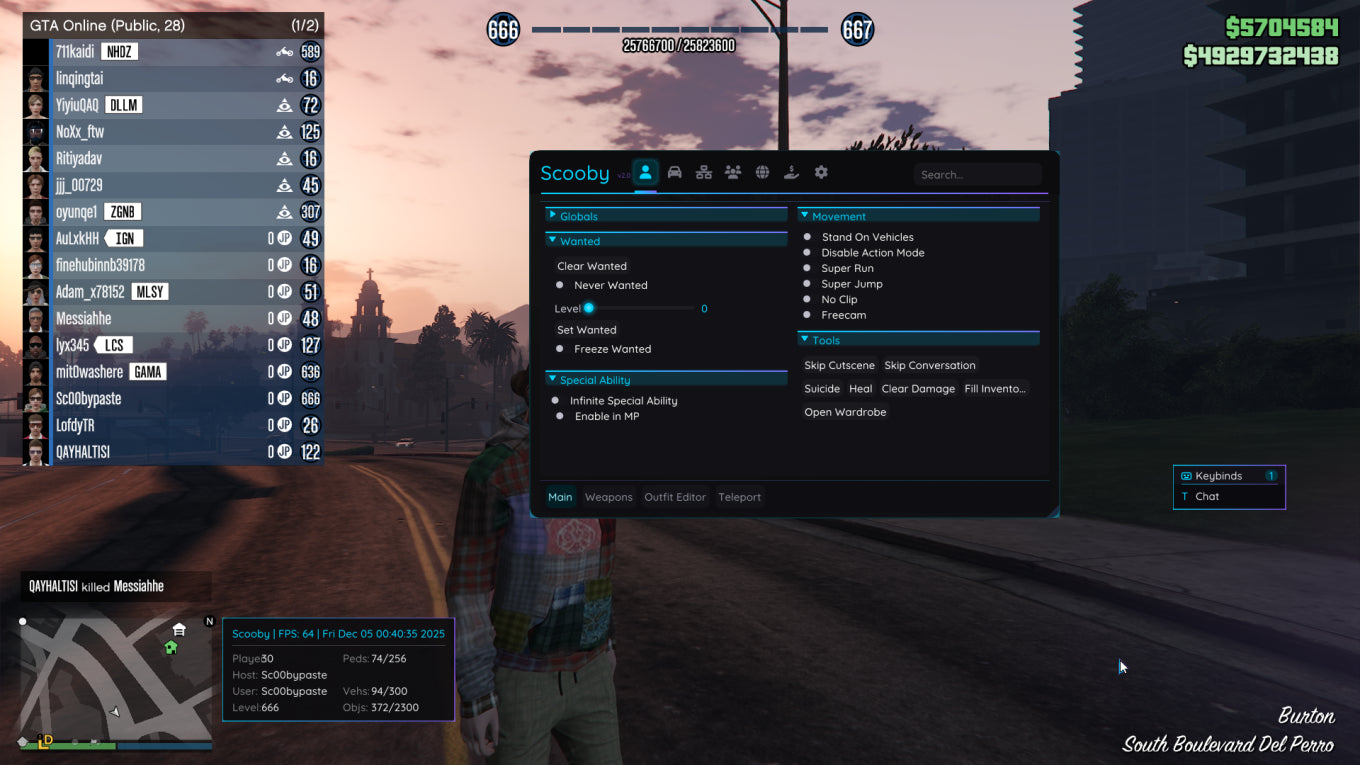
Task: Choose the Skip Cutscene button
Action: coord(839,365)
